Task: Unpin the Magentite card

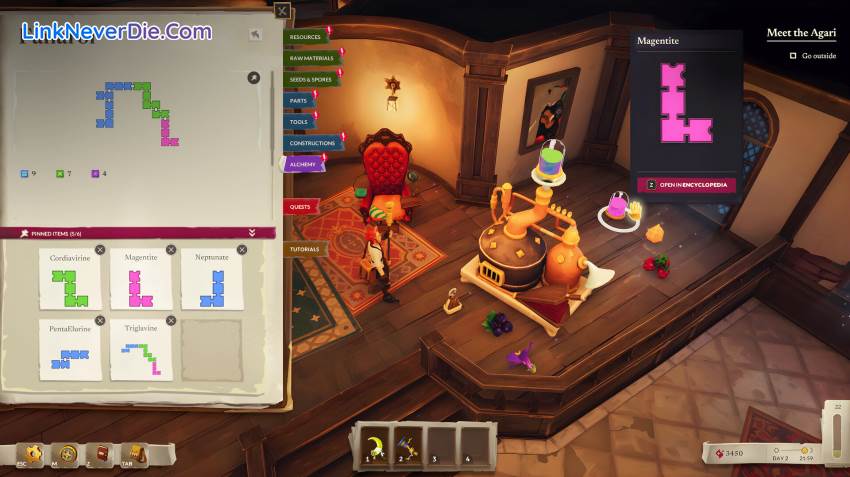Action: pyautogui.click(x=171, y=250)
